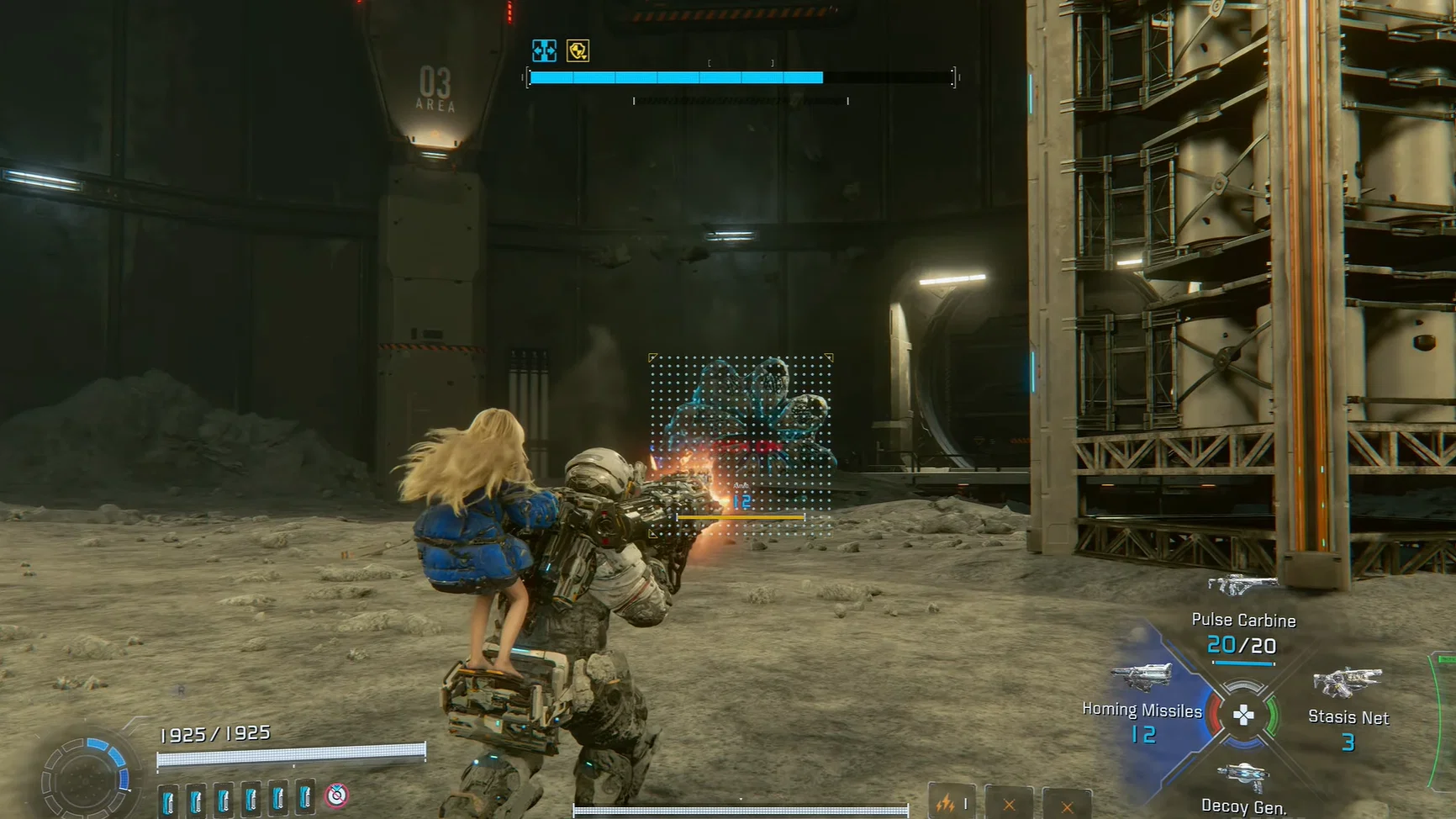The height and width of the screenshot is (819, 1456).
Task: Select the Pulse Carbine weapon icon
Action: (x=1244, y=584)
